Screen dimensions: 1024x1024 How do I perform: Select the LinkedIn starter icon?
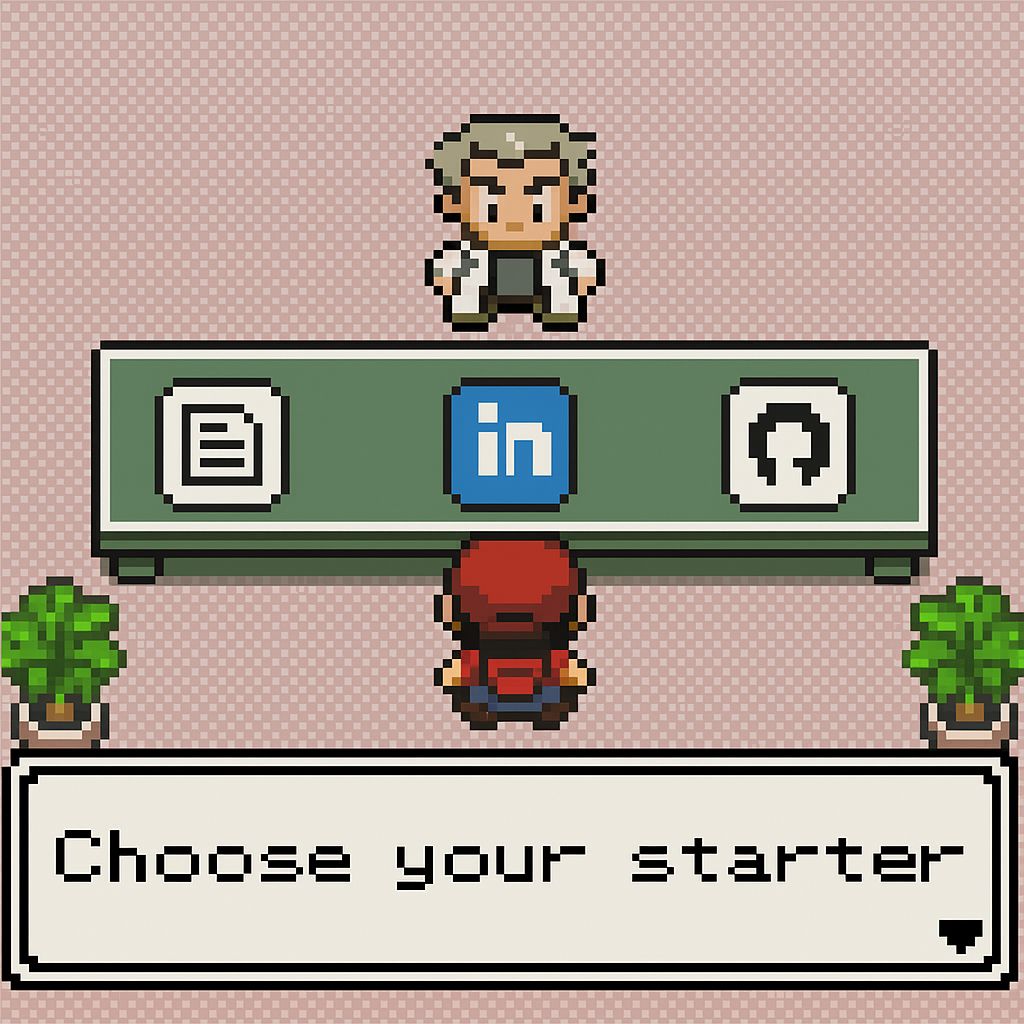point(510,444)
